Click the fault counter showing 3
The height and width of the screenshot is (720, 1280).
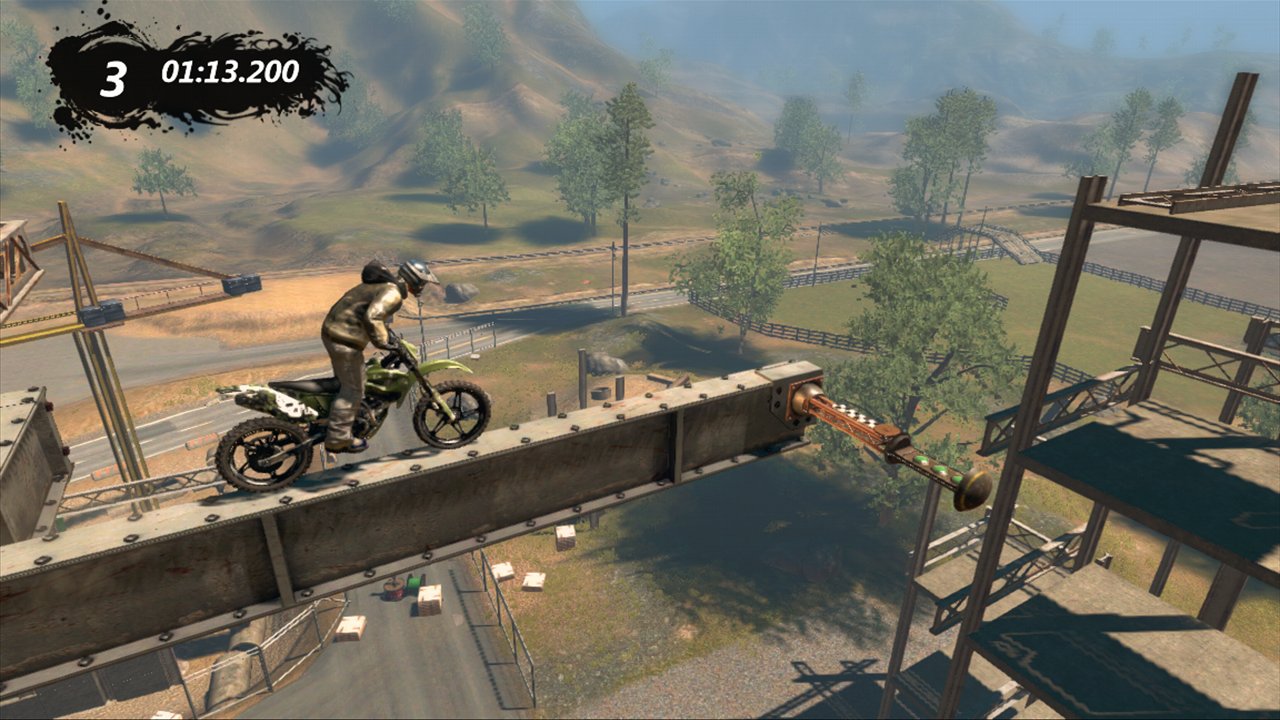pyautogui.click(x=113, y=75)
